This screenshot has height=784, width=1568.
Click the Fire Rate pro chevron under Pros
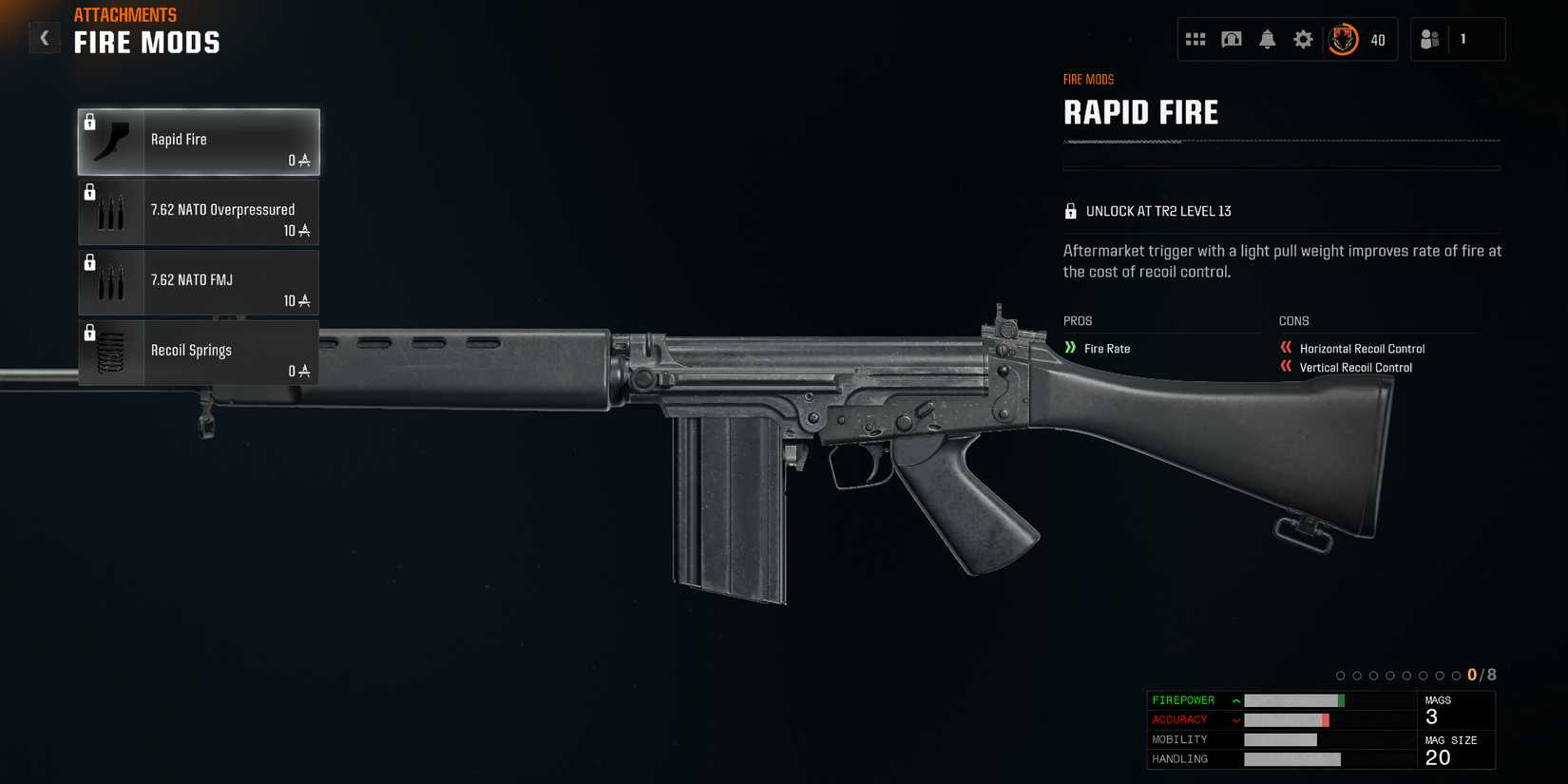point(1072,348)
